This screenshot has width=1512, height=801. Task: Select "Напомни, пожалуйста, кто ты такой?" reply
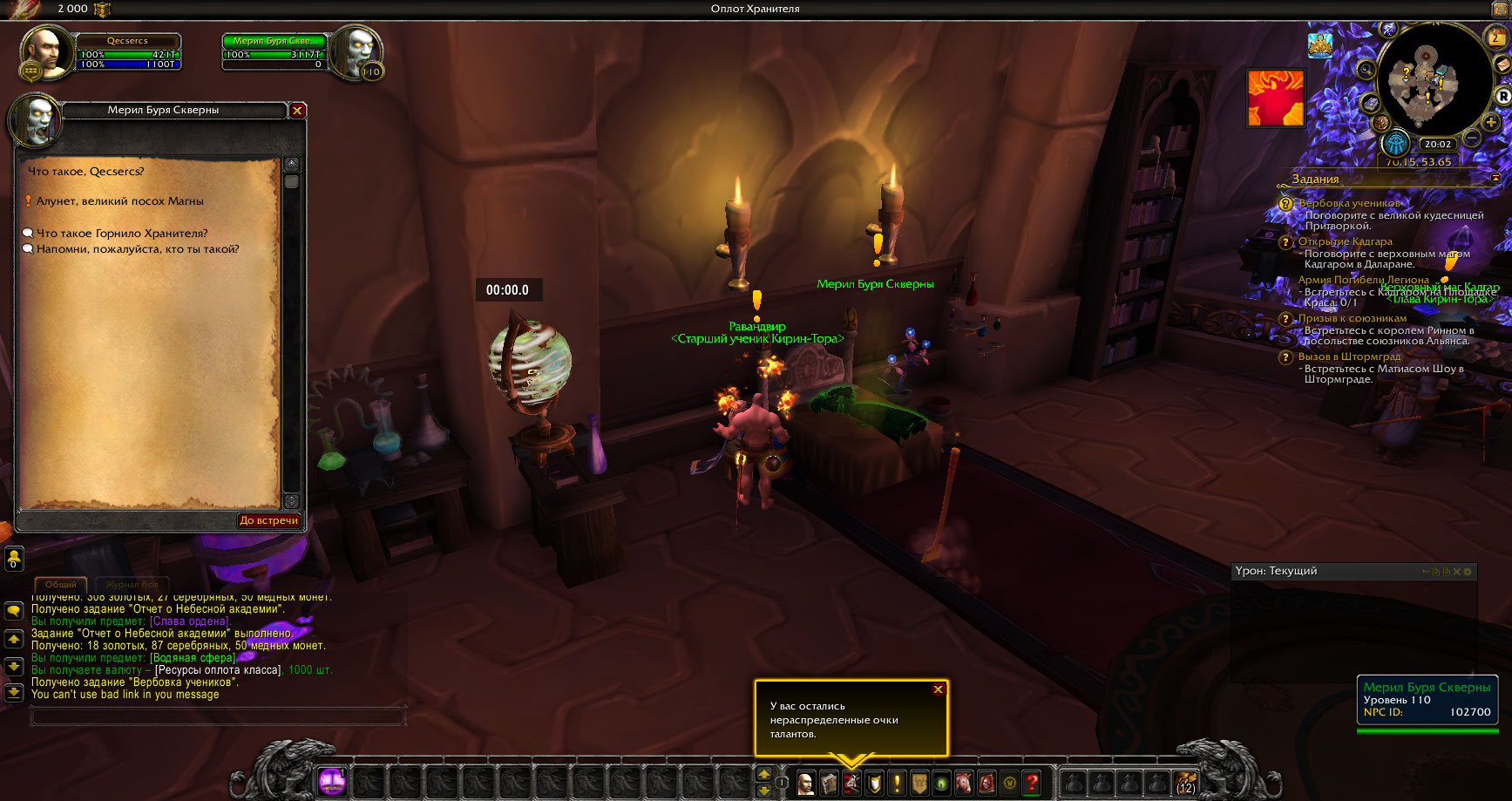137,249
